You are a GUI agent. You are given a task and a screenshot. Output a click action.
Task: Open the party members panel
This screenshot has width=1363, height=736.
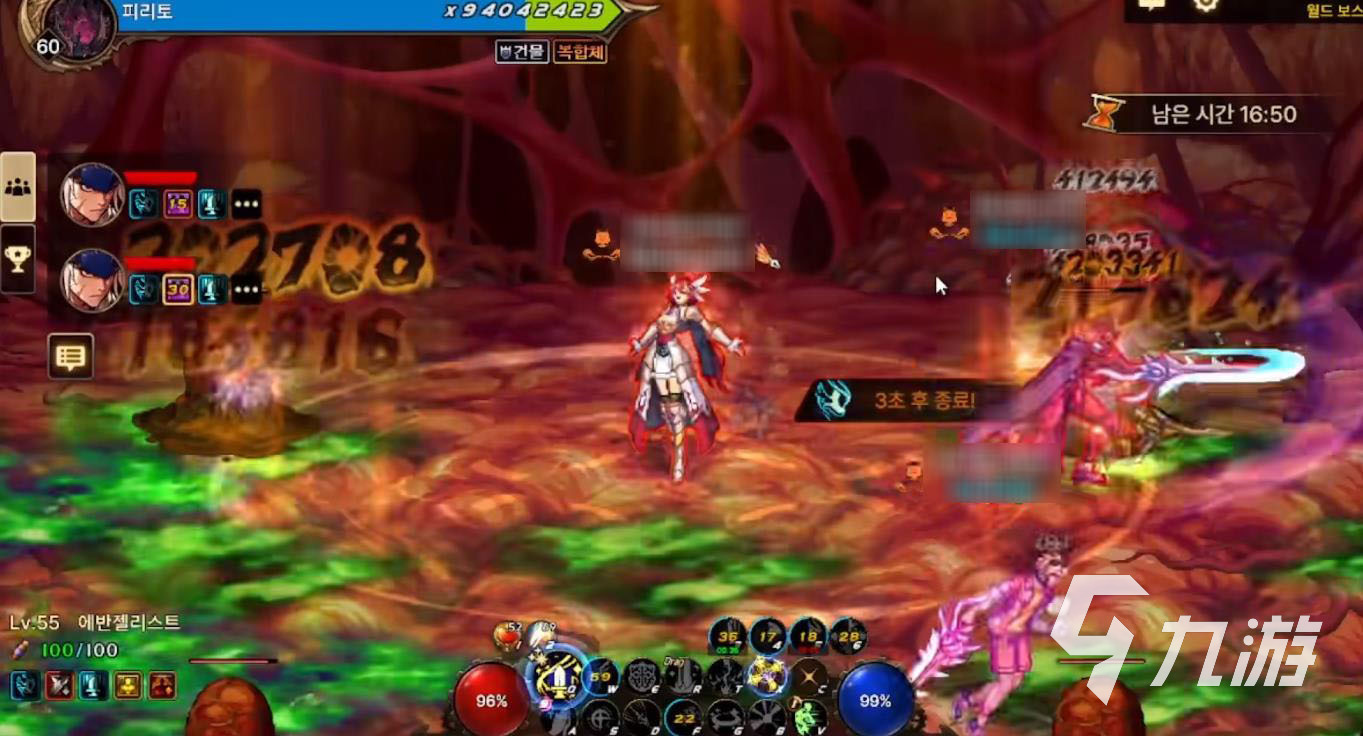17,186
